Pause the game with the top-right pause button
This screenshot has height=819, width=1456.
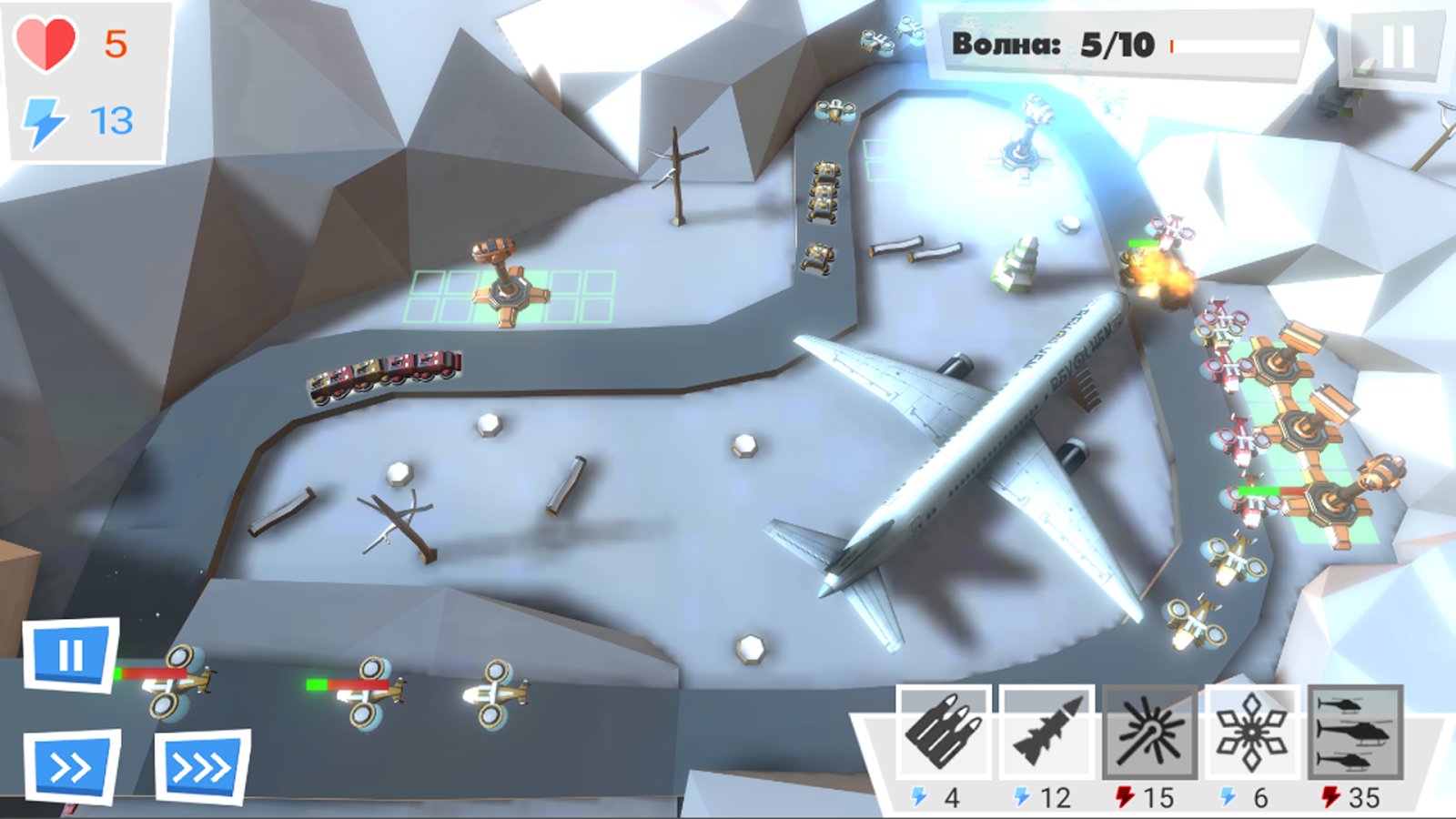coord(1397,47)
